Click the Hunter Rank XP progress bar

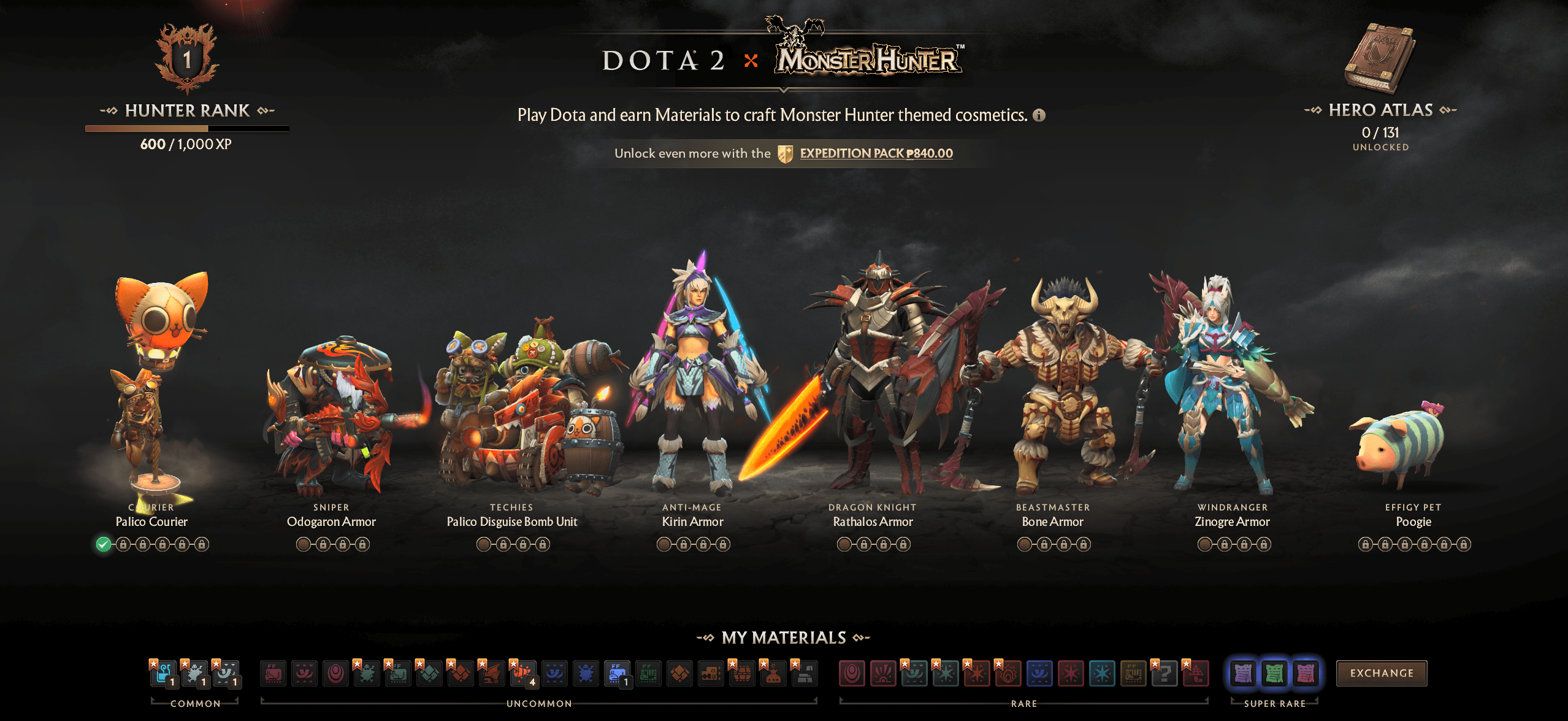click(187, 129)
